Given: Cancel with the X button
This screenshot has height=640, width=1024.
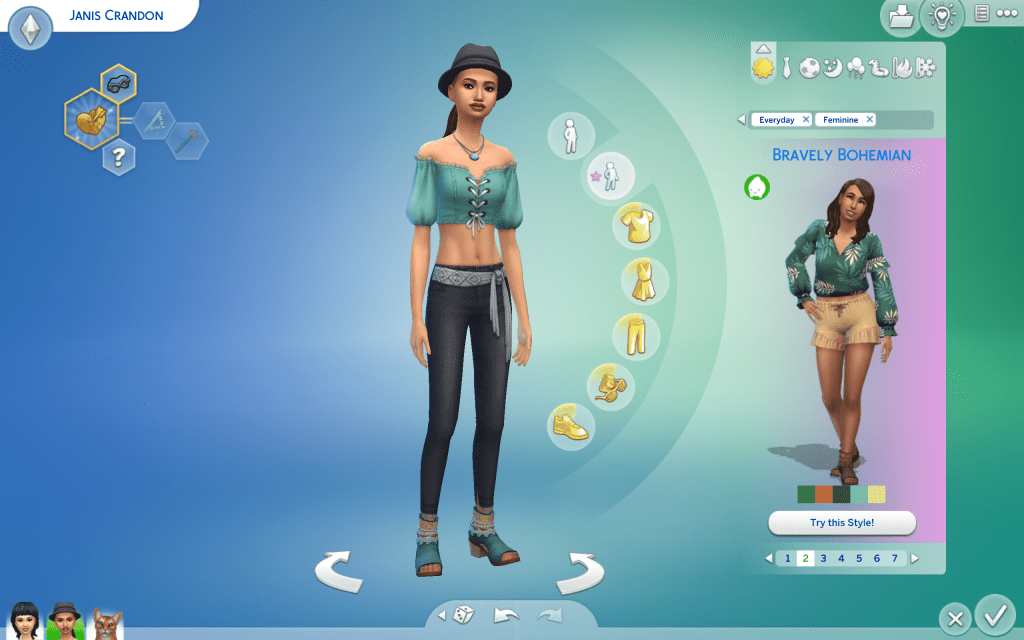Looking at the screenshot, I should coord(955,619).
